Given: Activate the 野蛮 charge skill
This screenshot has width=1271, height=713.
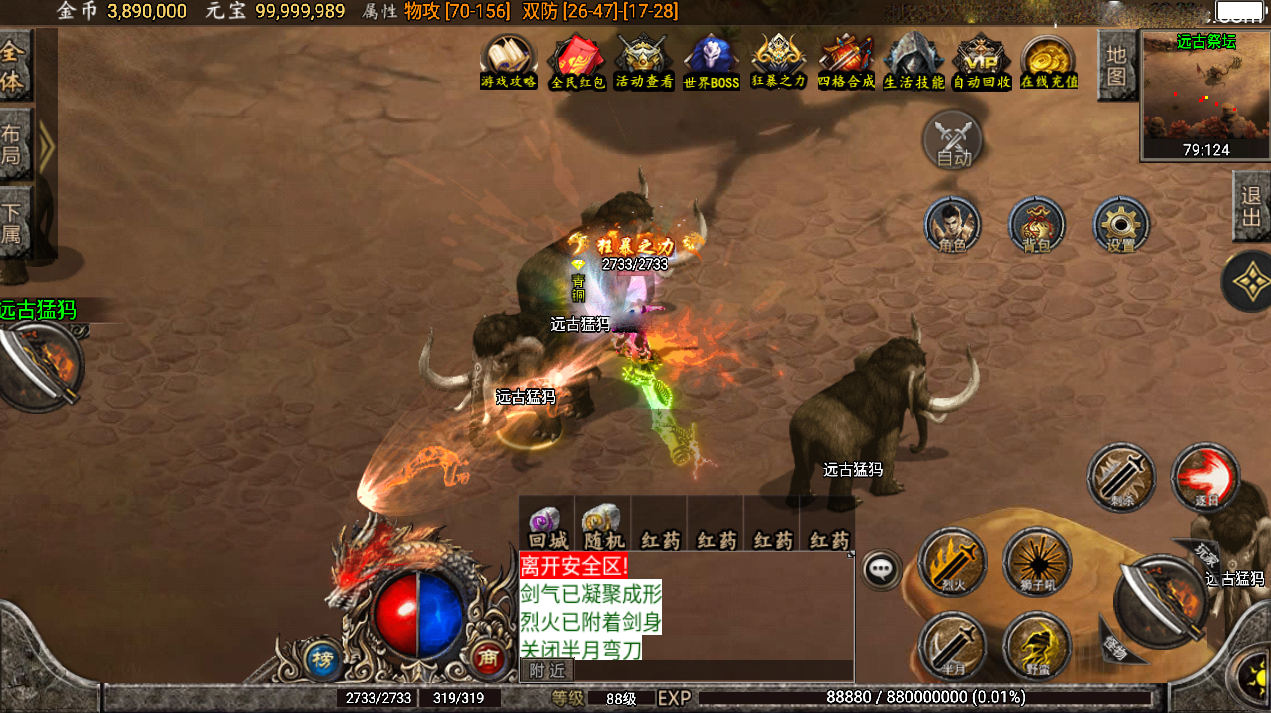Looking at the screenshot, I should click(x=1037, y=646).
